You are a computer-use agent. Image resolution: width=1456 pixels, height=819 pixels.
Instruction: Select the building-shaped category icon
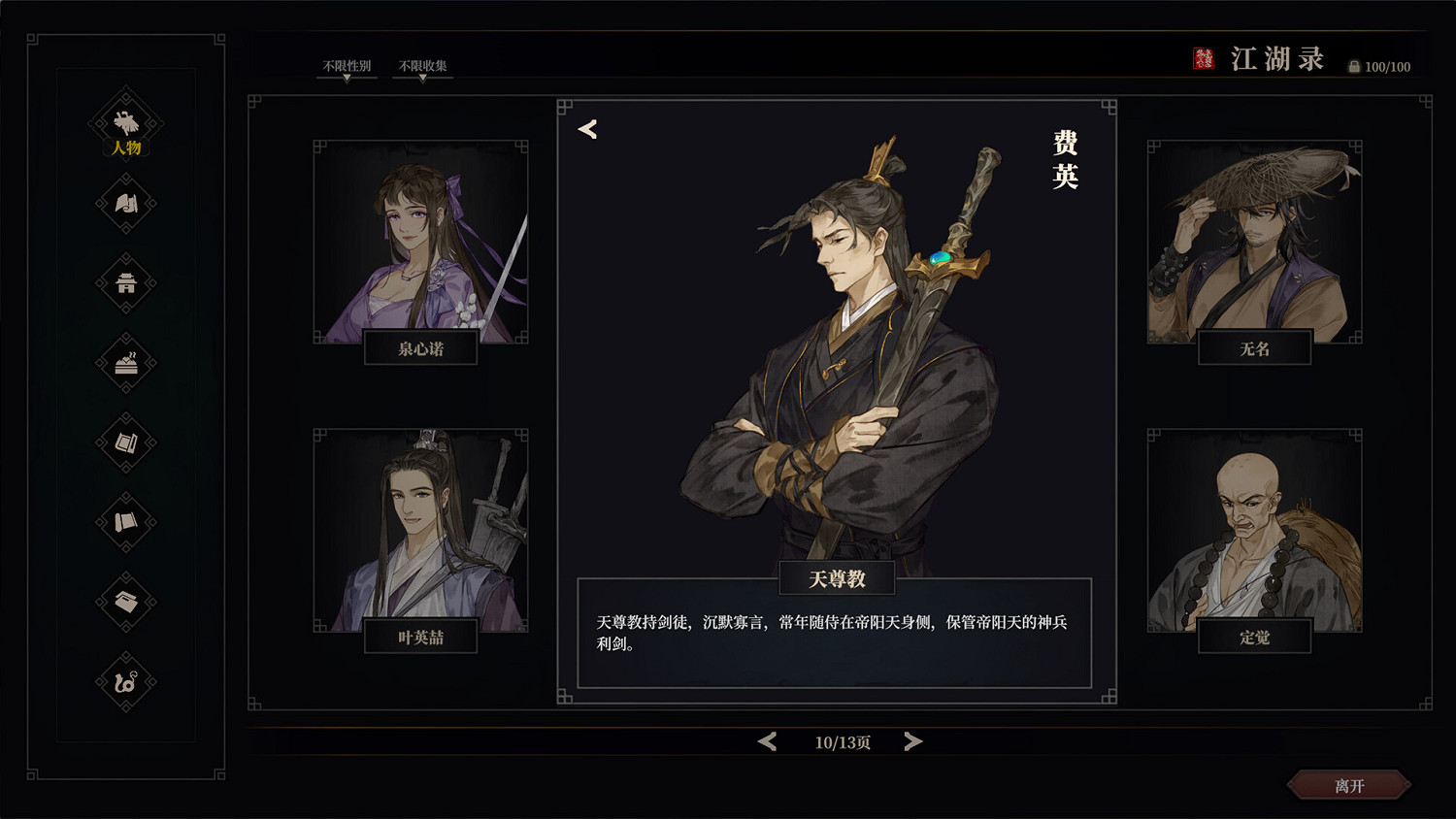(x=124, y=284)
